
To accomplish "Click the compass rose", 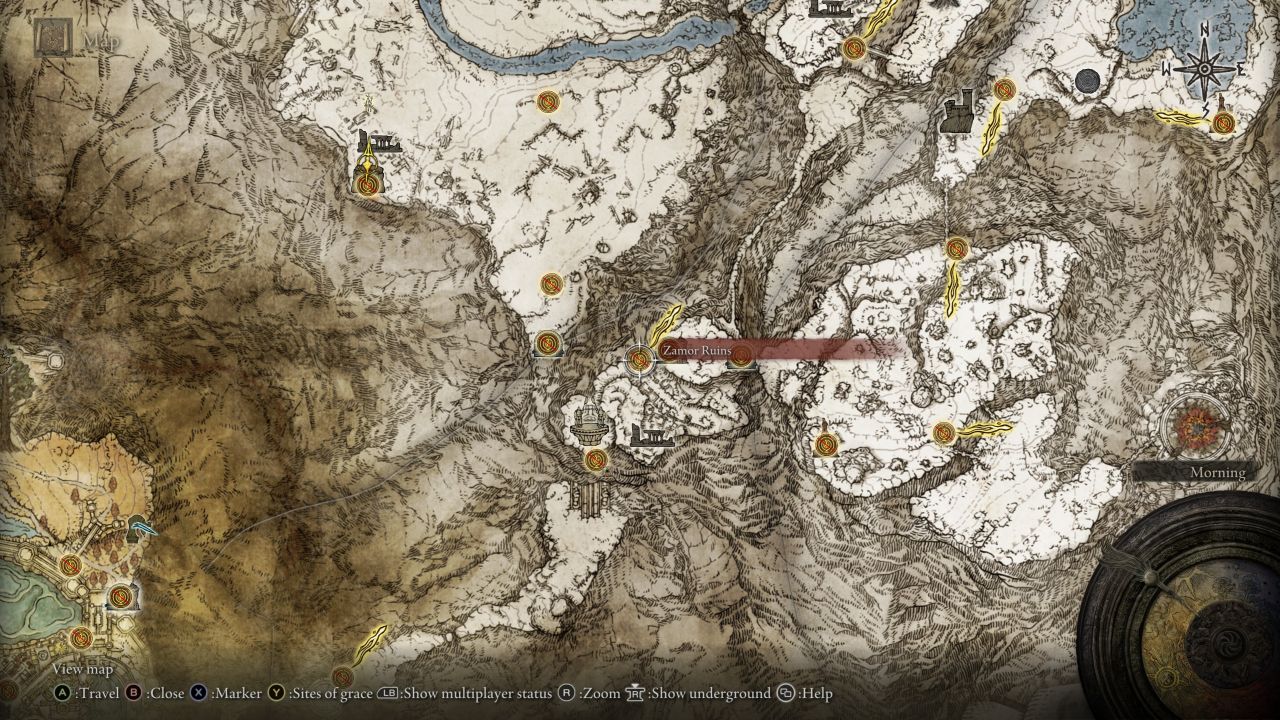I will pyautogui.click(x=1205, y=68).
